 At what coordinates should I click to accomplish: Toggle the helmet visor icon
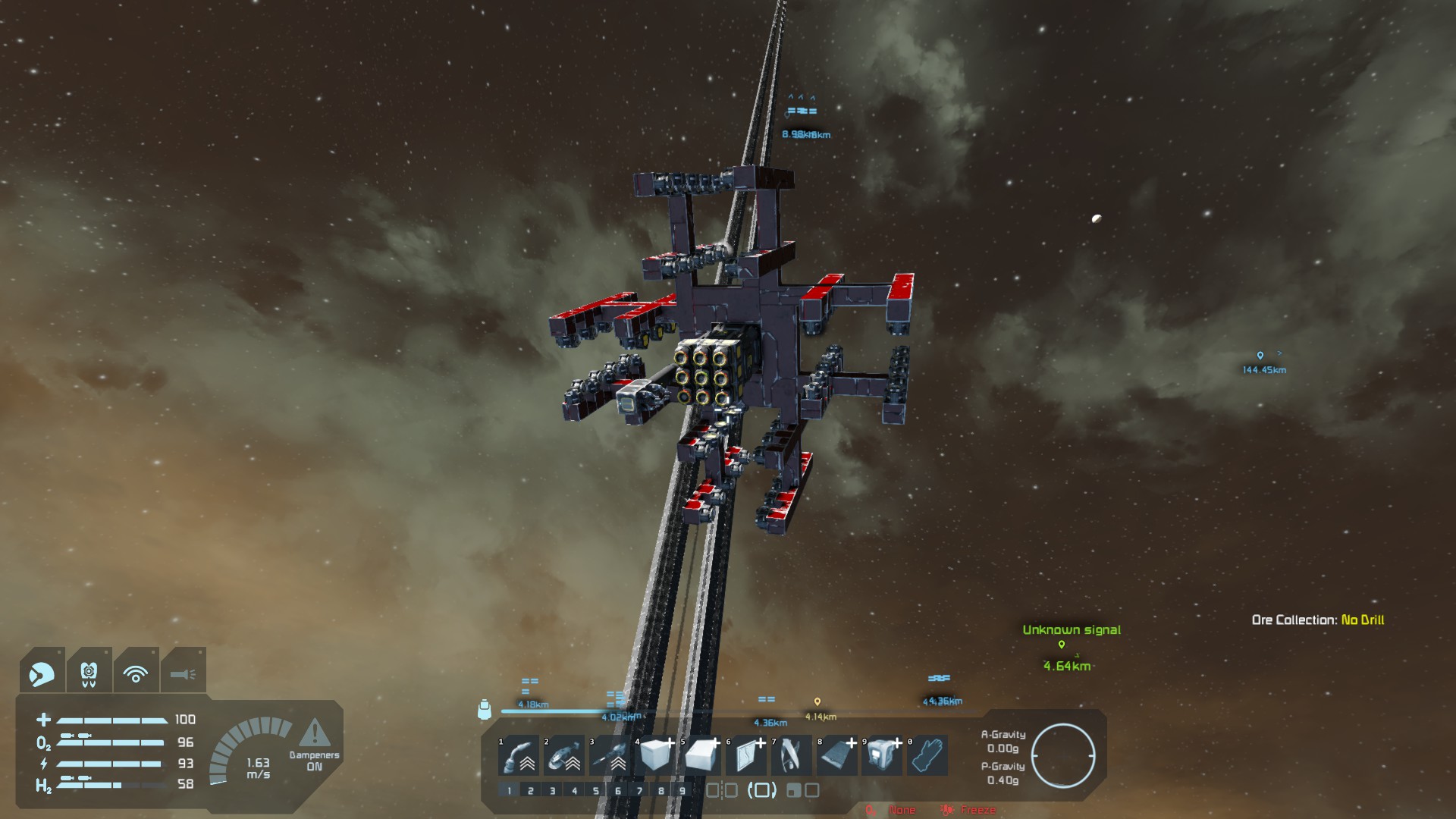click(x=42, y=673)
